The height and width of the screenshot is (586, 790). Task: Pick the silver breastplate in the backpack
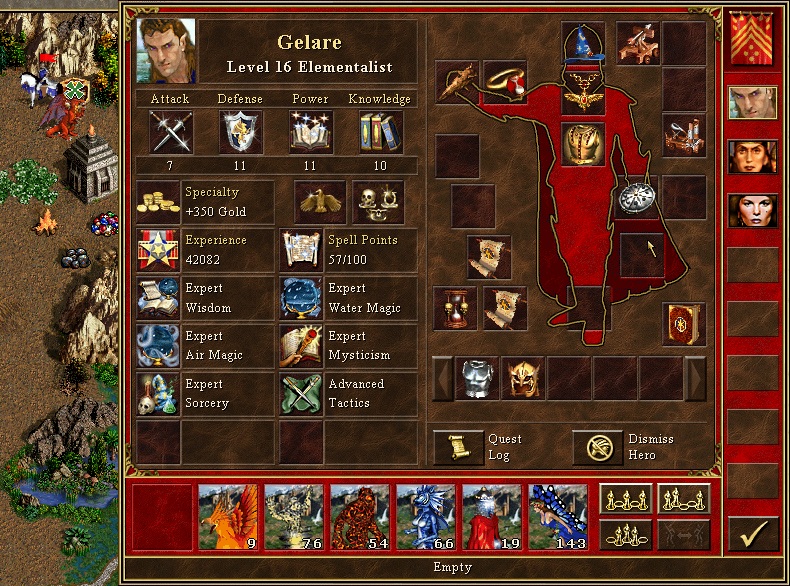coord(477,379)
